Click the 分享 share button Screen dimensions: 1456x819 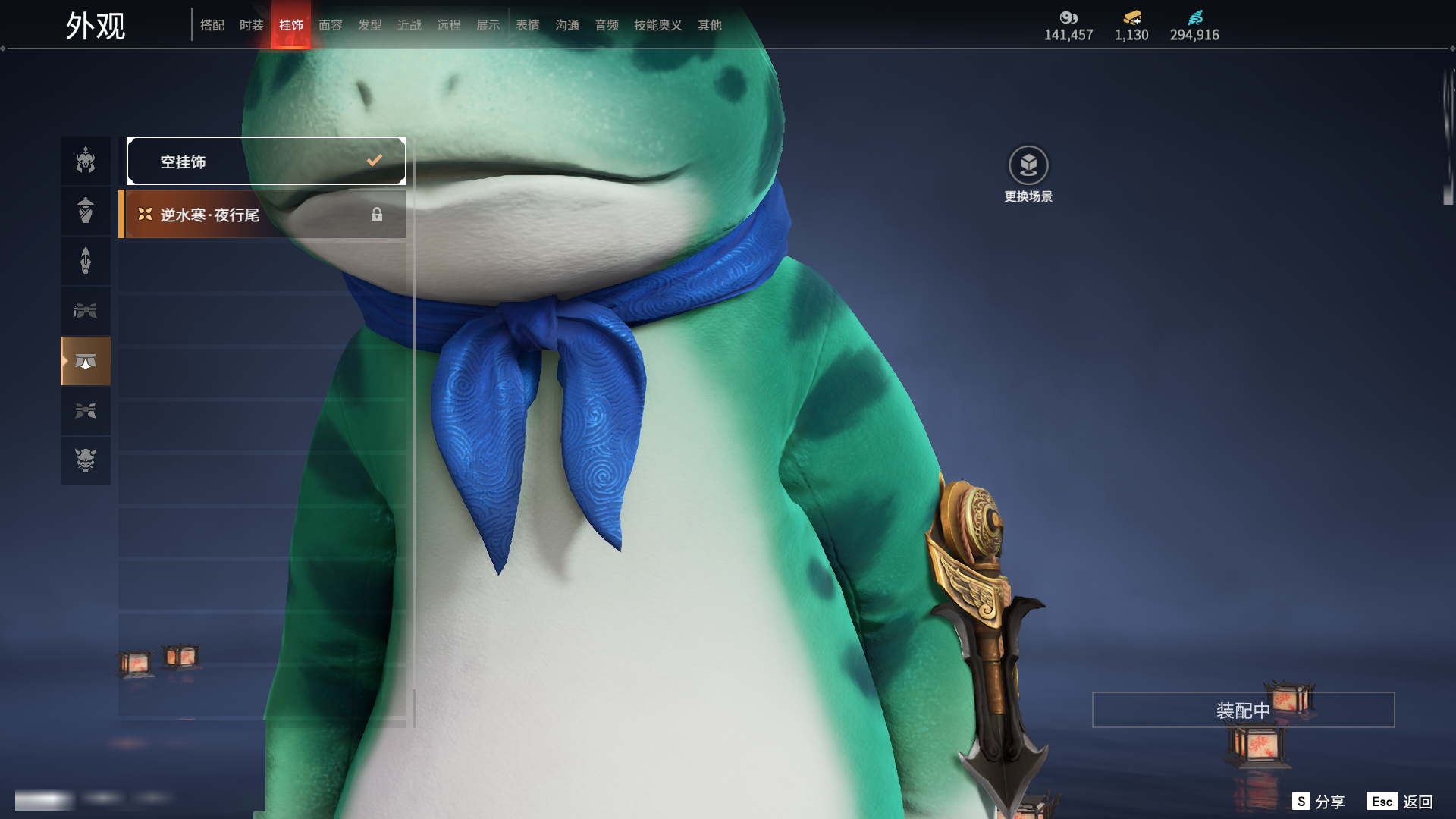coord(1319,802)
